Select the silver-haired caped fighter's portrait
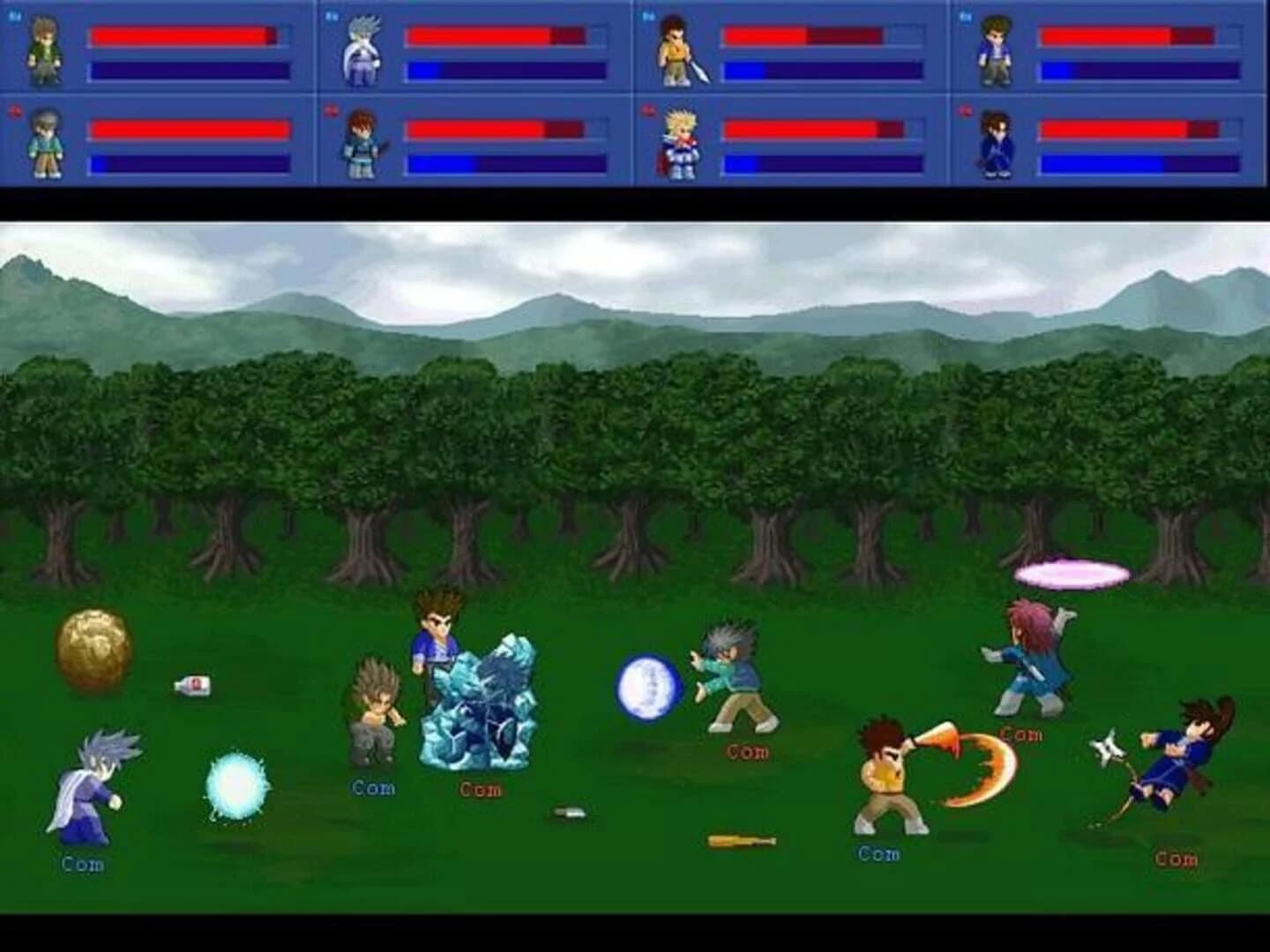 click(x=362, y=48)
